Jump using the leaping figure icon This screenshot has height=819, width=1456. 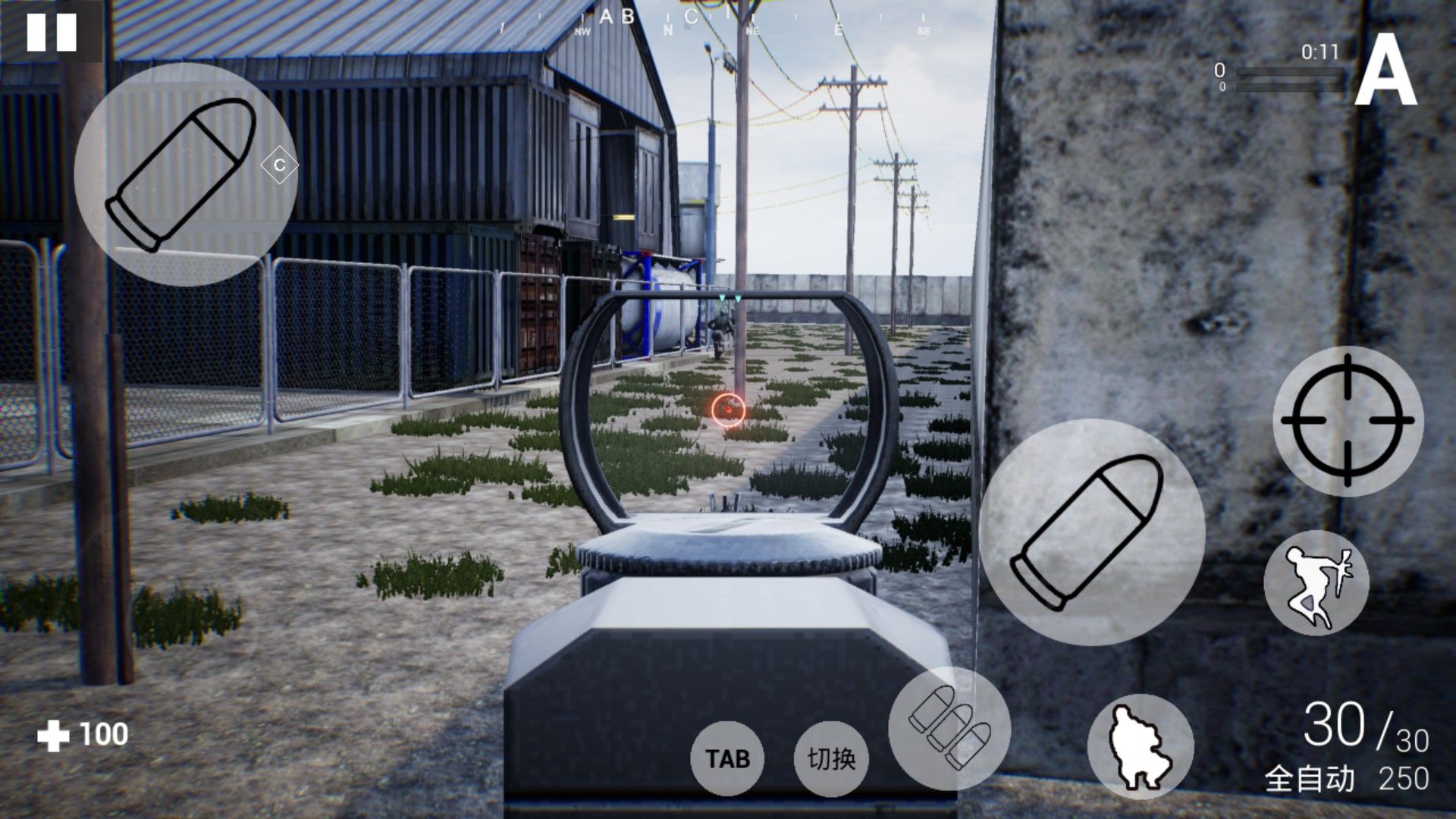(x=1316, y=582)
